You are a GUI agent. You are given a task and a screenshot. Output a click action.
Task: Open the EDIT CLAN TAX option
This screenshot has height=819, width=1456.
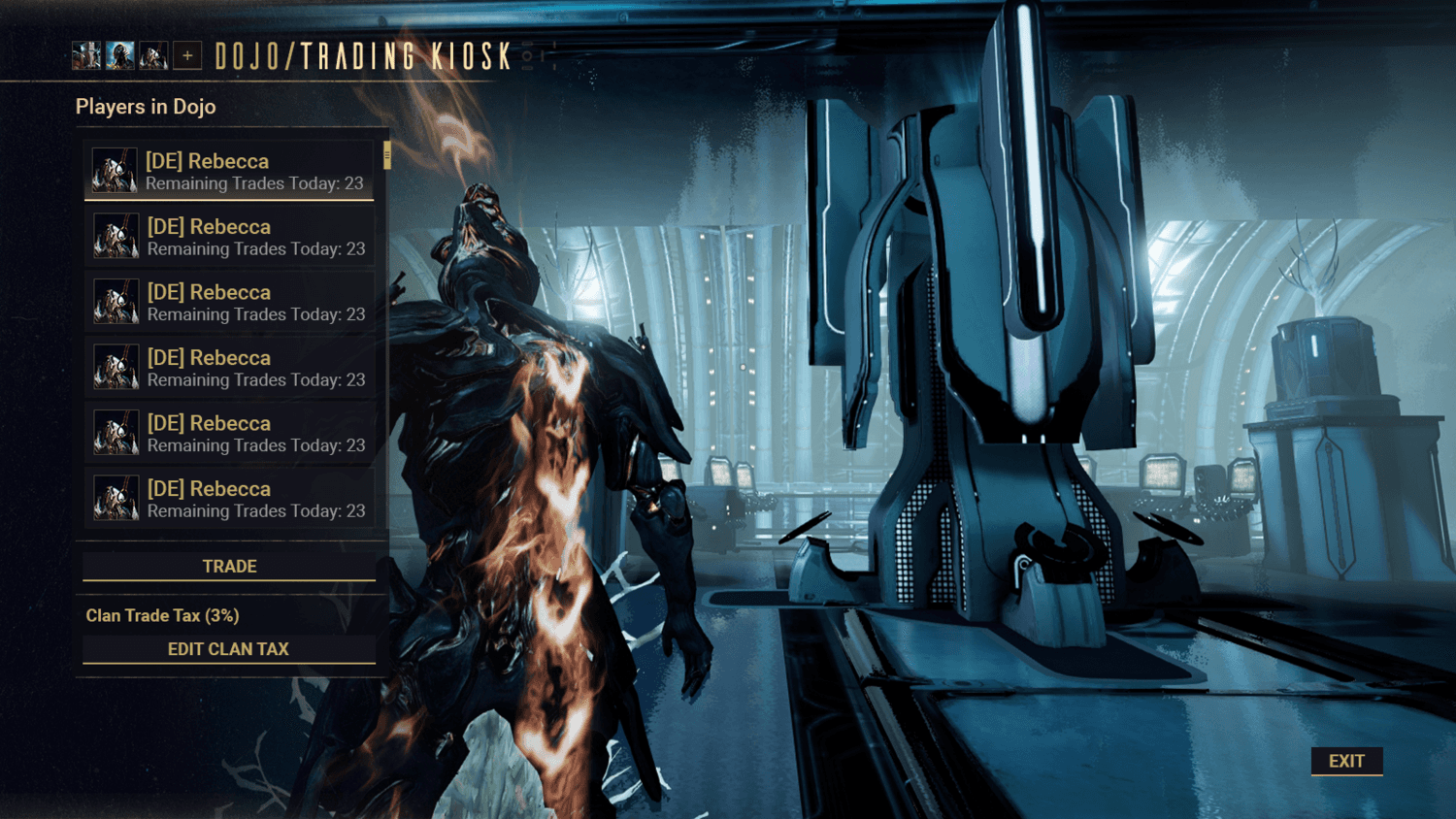pyautogui.click(x=229, y=649)
